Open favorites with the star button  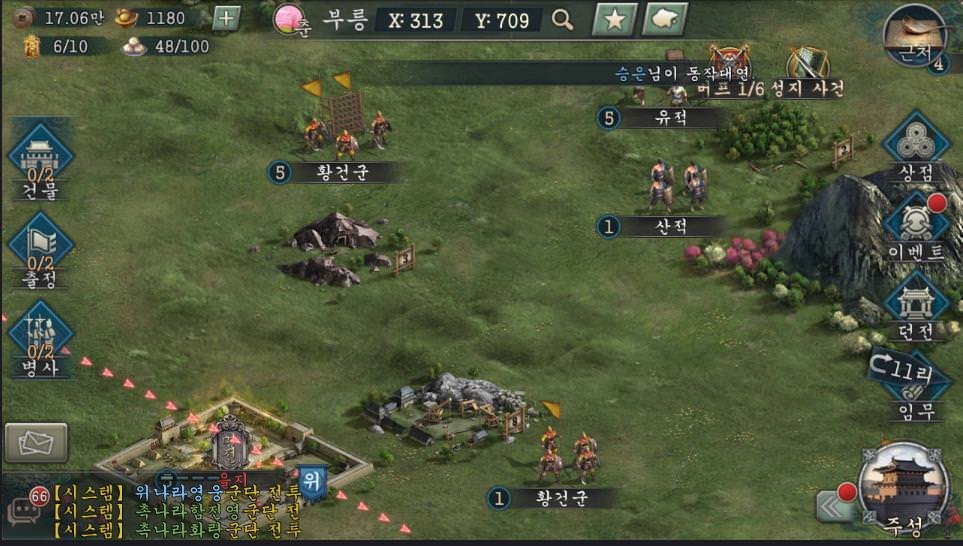coord(614,19)
